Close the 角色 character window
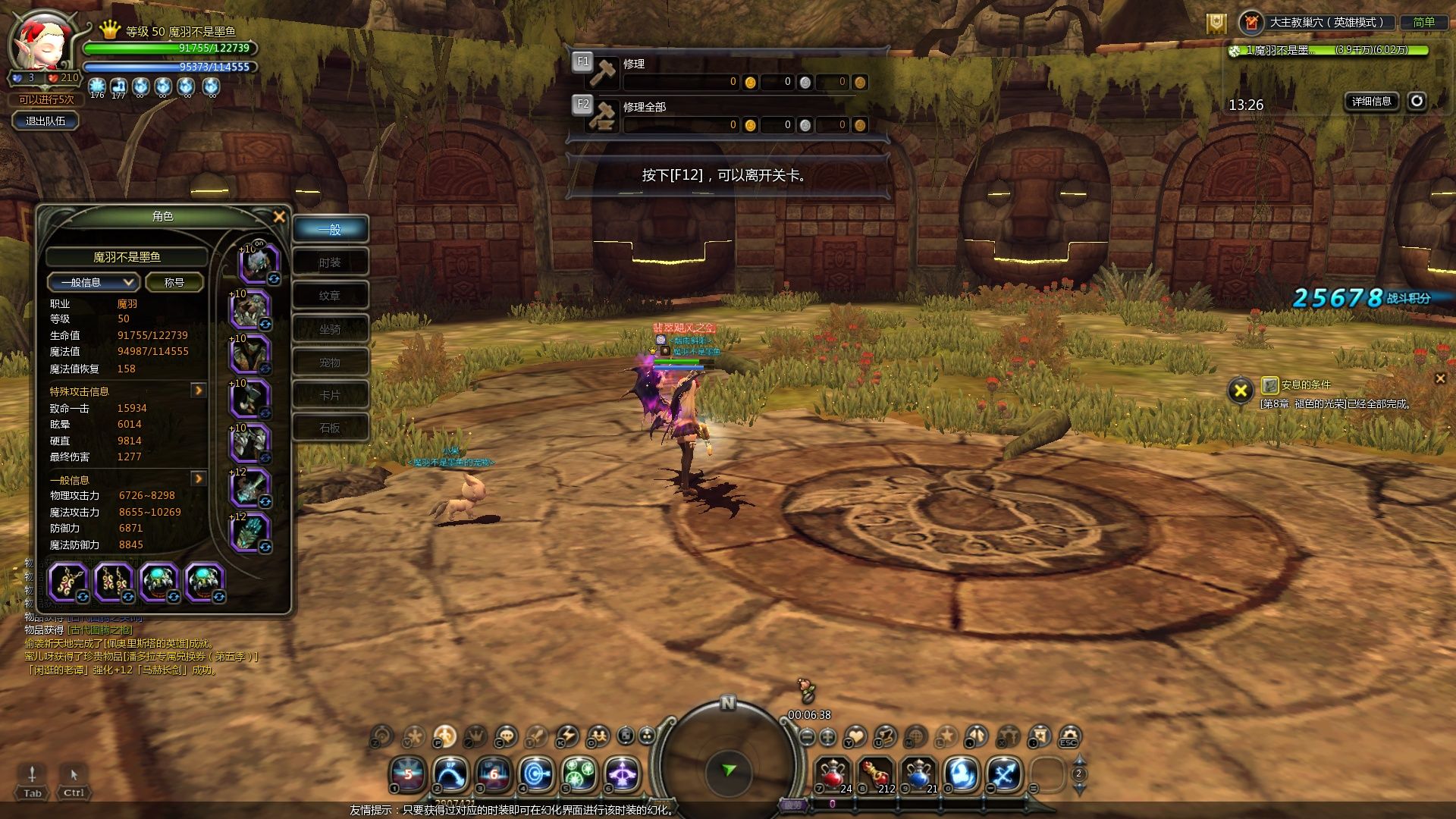 pyautogui.click(x=279, y=217)
